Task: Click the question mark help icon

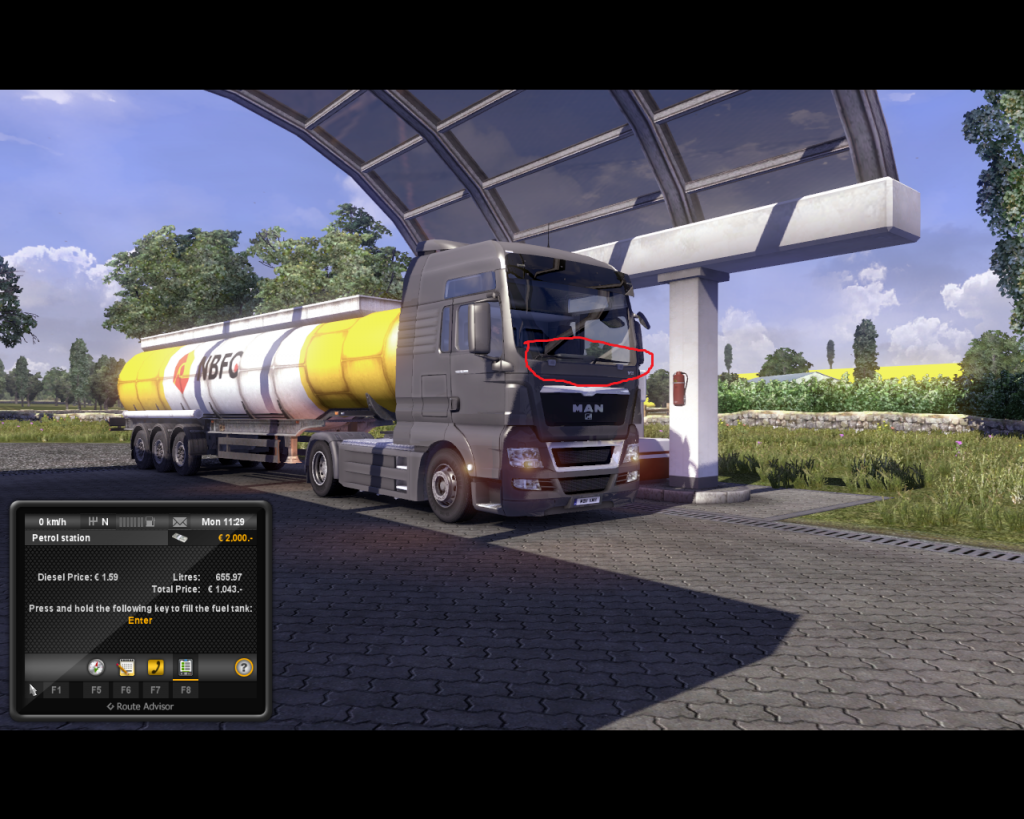Action: coord(244,667)
